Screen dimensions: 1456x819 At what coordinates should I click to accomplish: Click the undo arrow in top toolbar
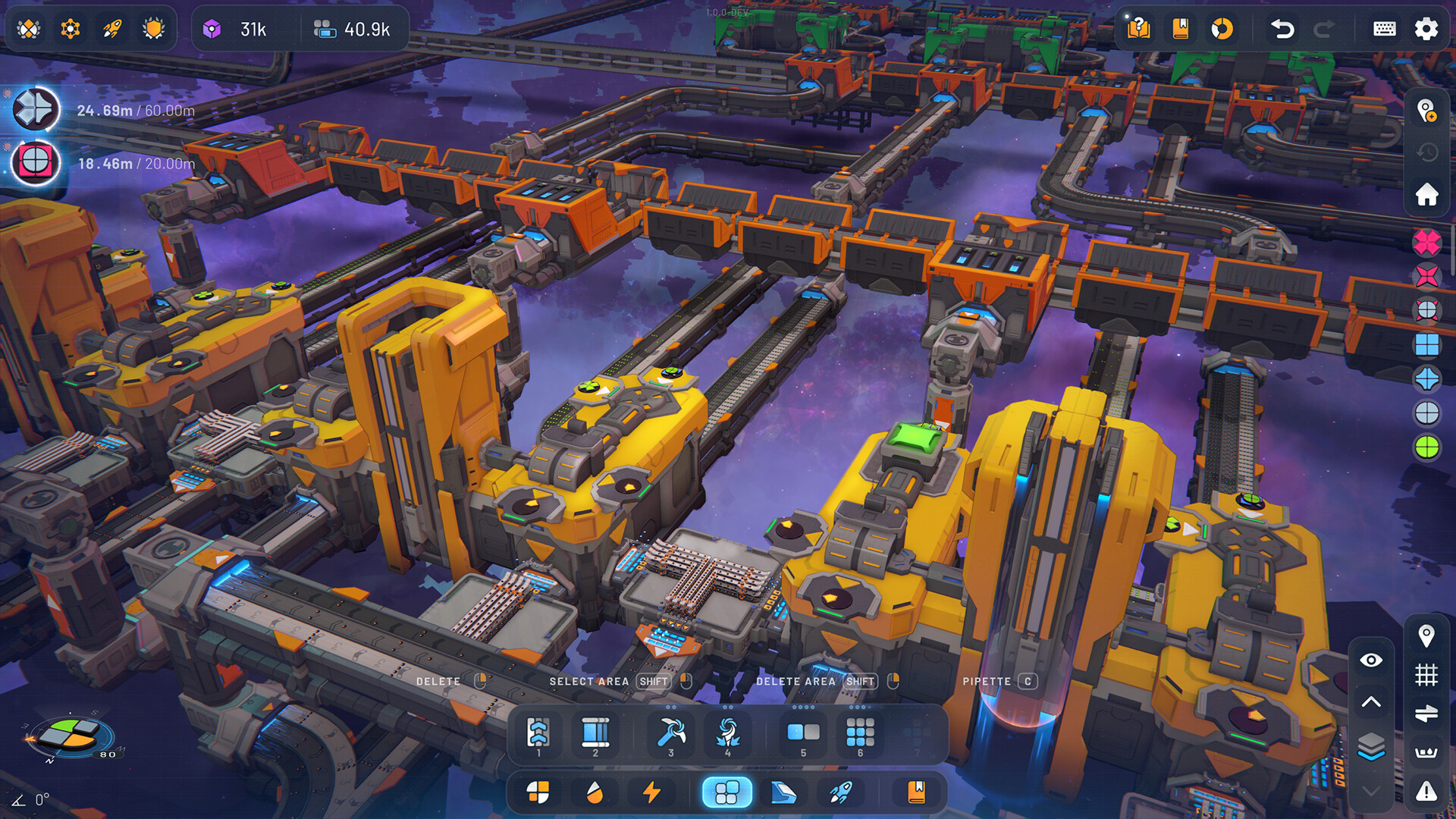[x=1282, y=29]
